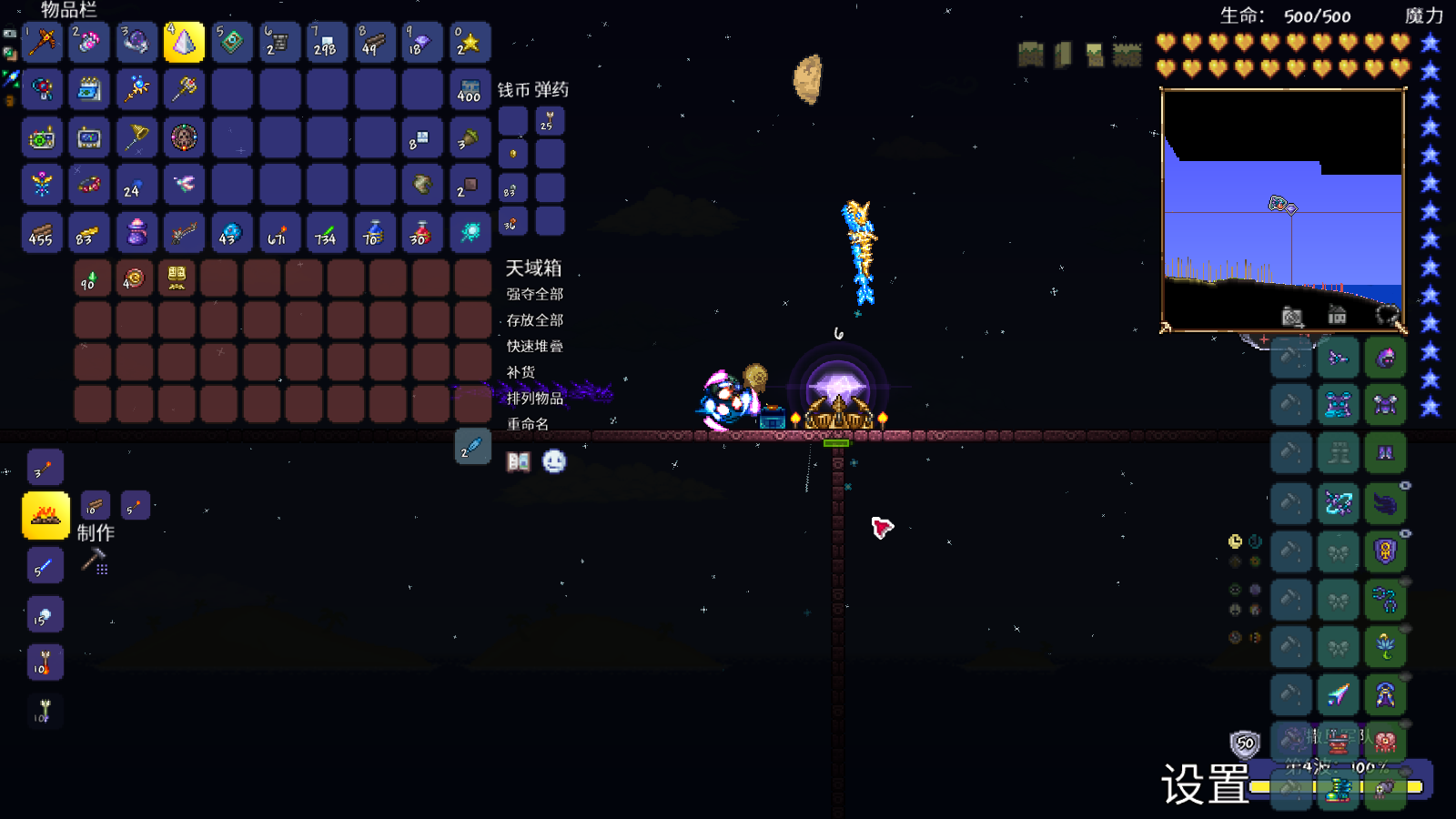Toggle the crafting window hammer icon
Image resolution: width=1456 pixels, height=819 pixels.
click(x=95, y=561)
